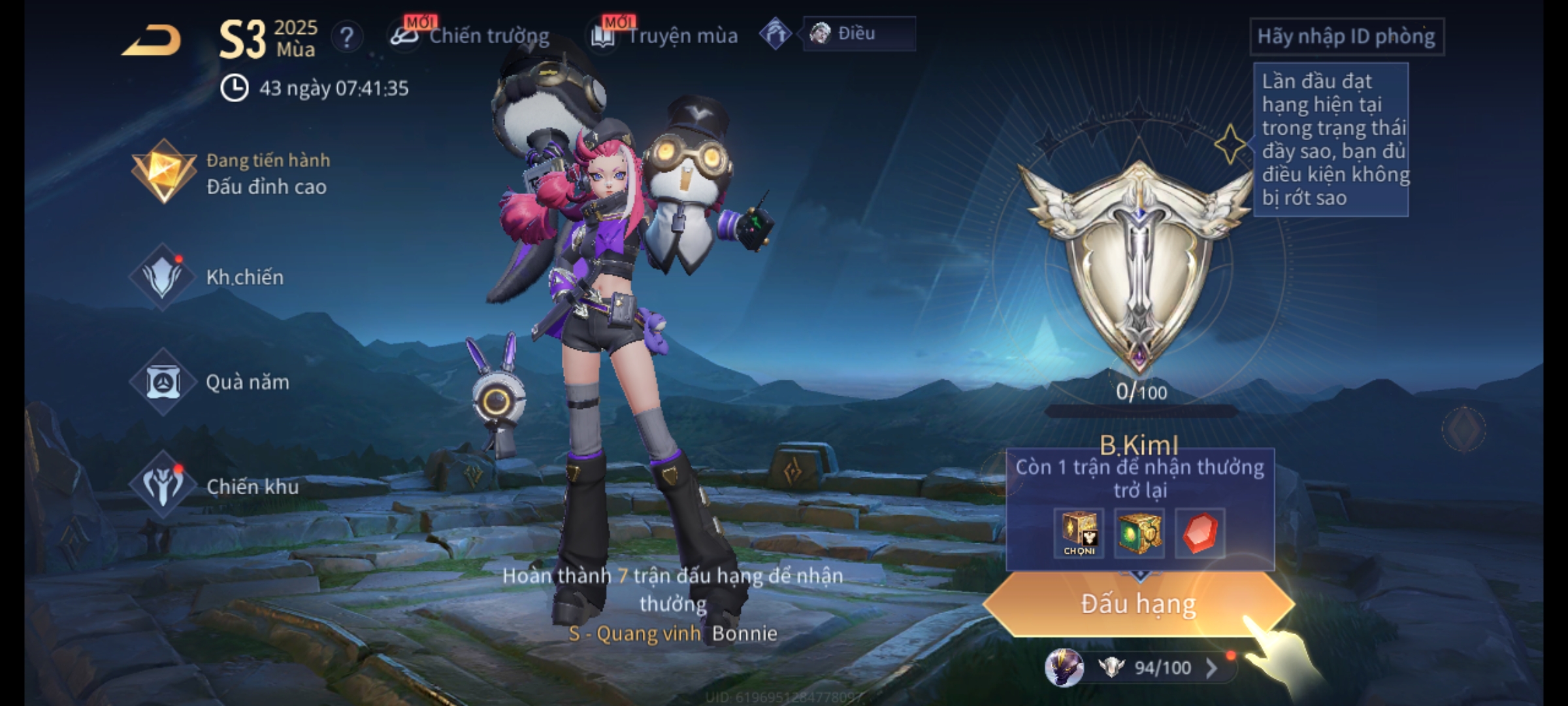Start ranked match with Đấu hạng

pyautogui.click(x=1138, y=604)
